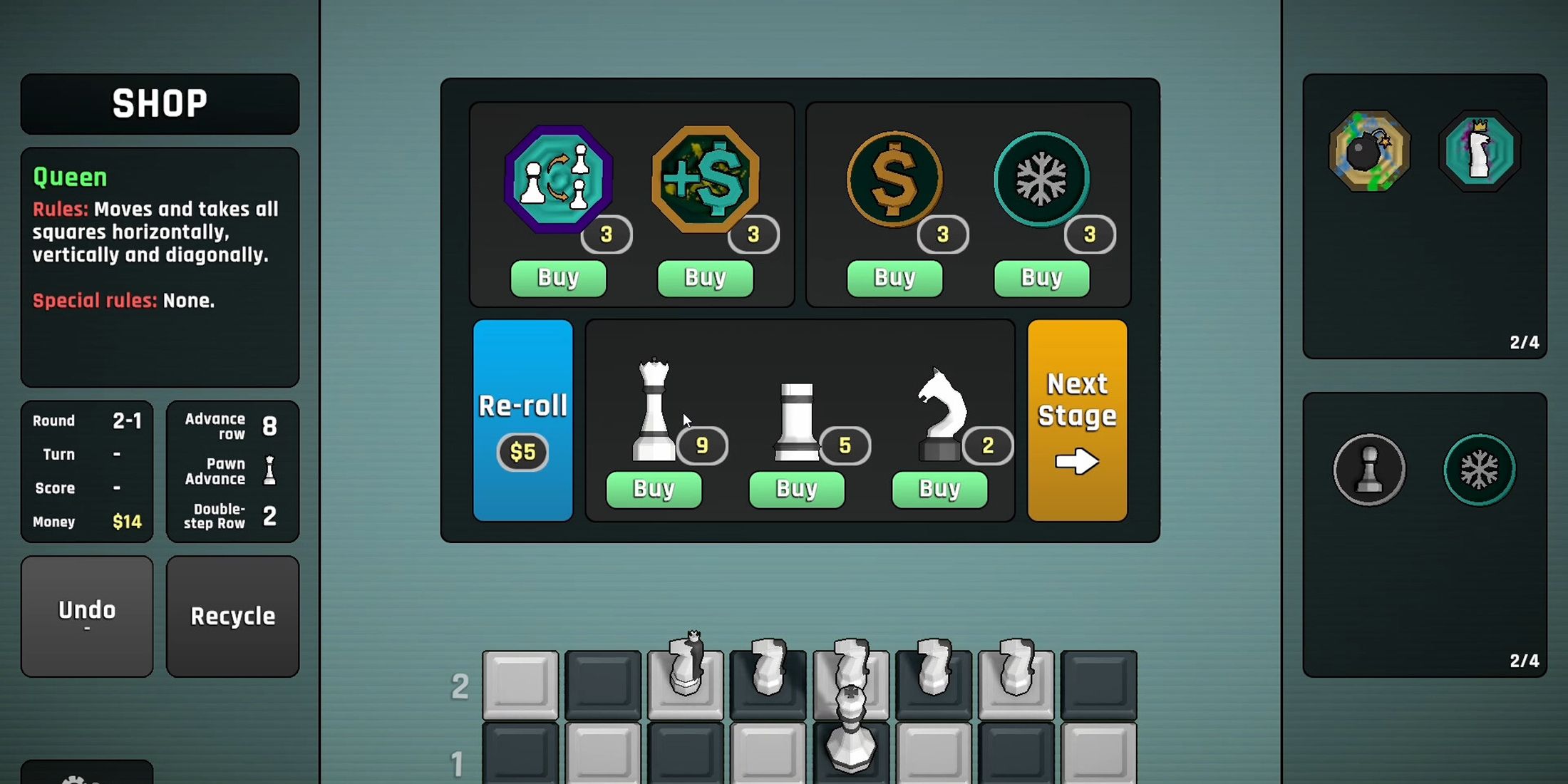This screenshot has width=1568, height=784.
Task: Buy the Rook for 5
Action: point(796,490)
